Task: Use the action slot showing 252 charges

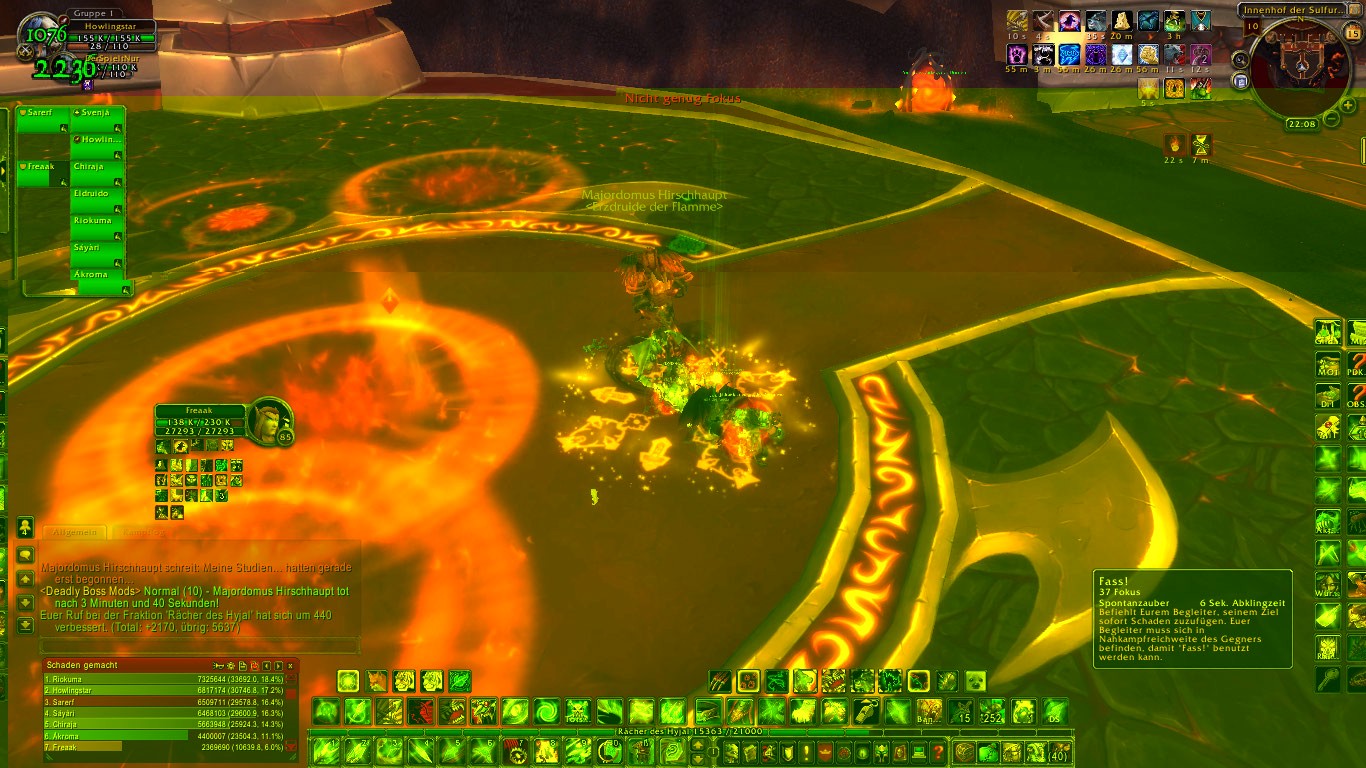Action: 991,712
